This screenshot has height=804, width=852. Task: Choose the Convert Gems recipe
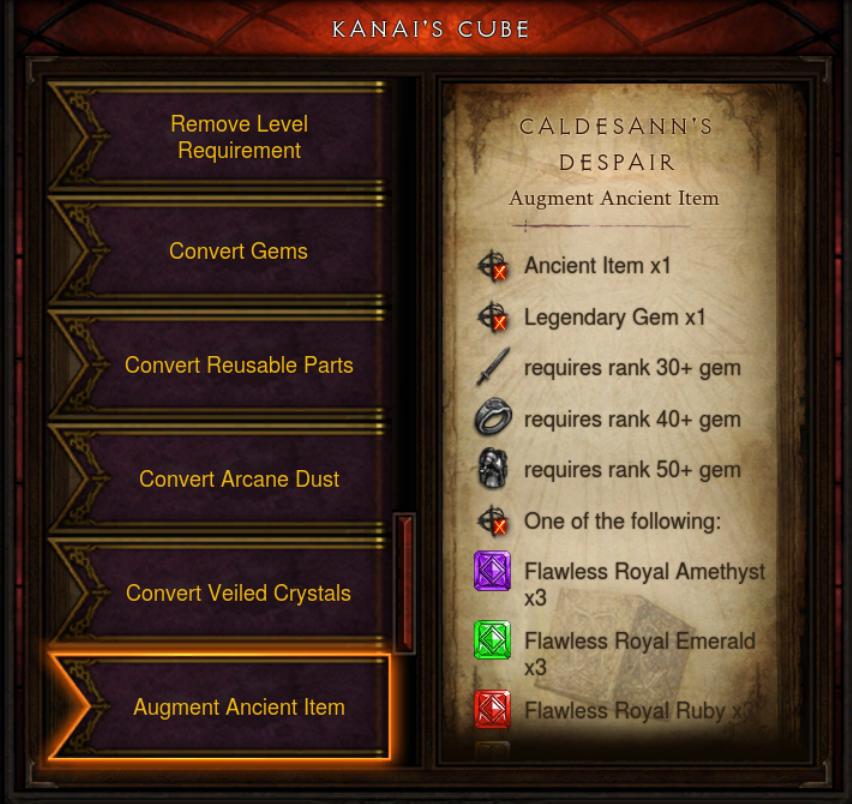(x=238, y=251)
